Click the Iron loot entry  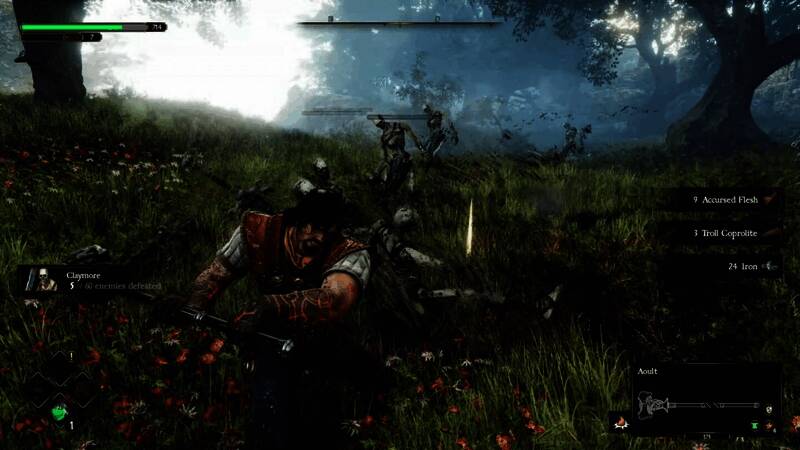pyautogui.click(x=750, y=267)
